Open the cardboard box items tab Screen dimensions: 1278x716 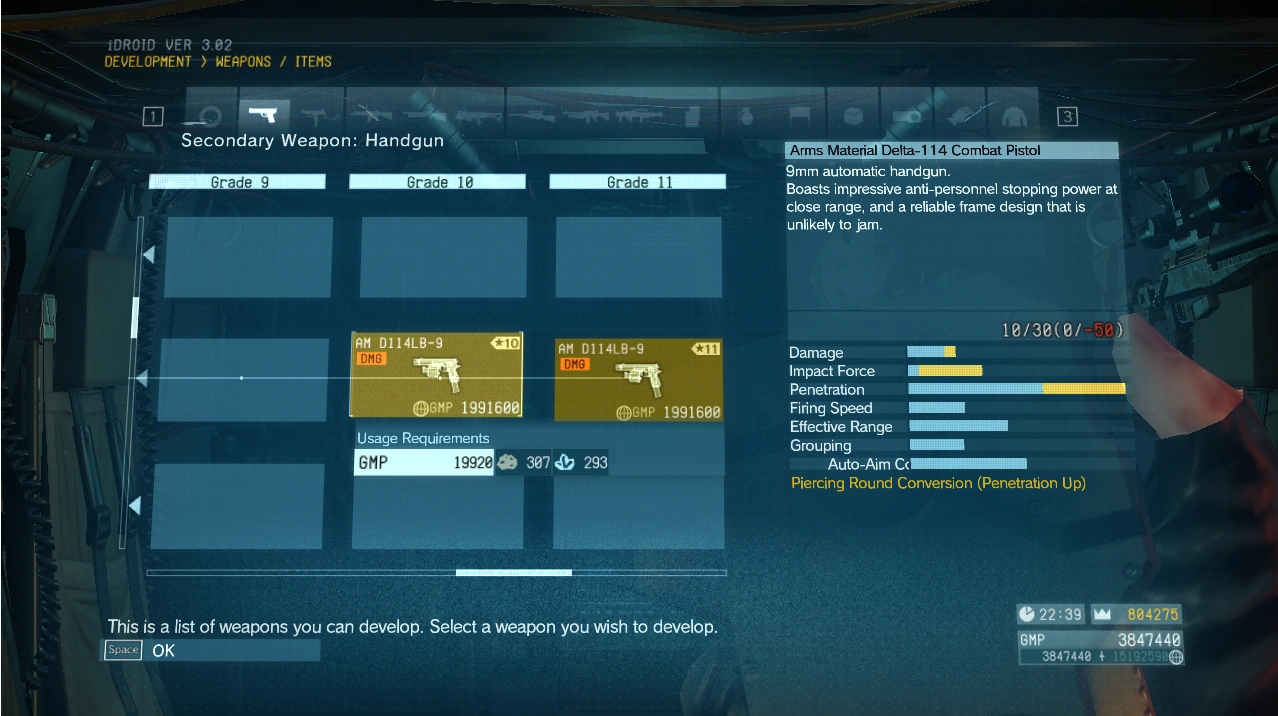pos(852,115)
